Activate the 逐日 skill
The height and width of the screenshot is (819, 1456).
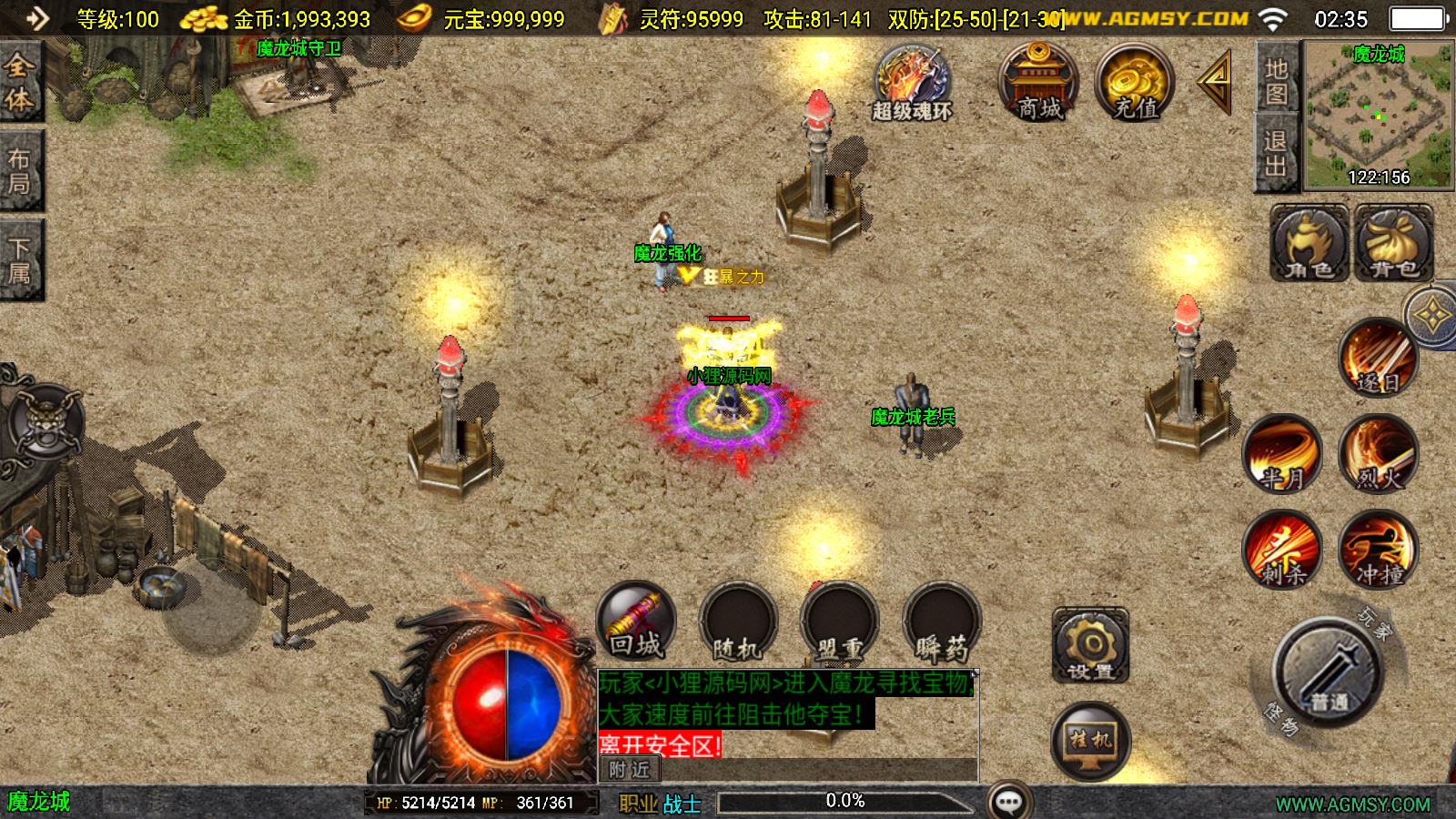tap(1378, 358)
